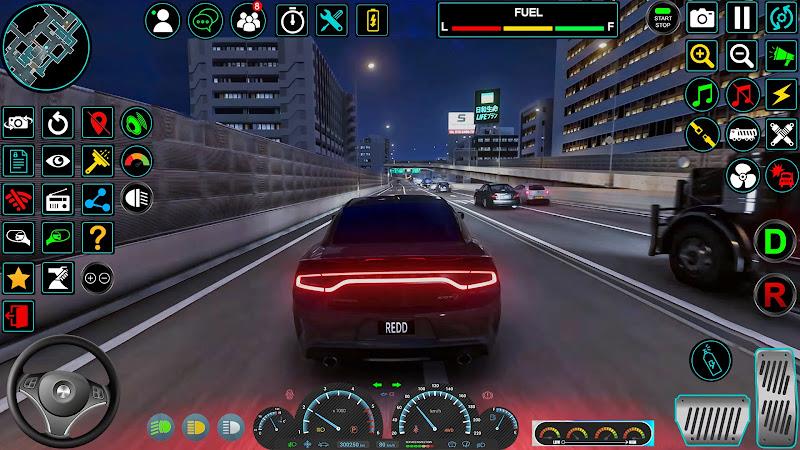Image resolution: width=800 pixels, height=450 pixels.
Task: Toggle the engine Start Stop button
Action: point(662,17)
